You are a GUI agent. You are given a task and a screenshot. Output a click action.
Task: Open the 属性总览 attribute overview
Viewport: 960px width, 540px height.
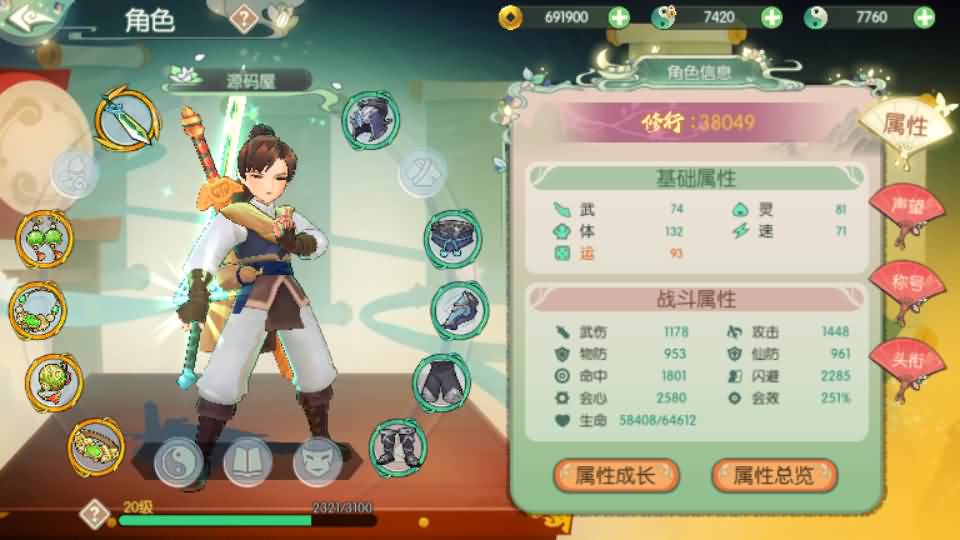pyautogui.click(x=773, y=475)
